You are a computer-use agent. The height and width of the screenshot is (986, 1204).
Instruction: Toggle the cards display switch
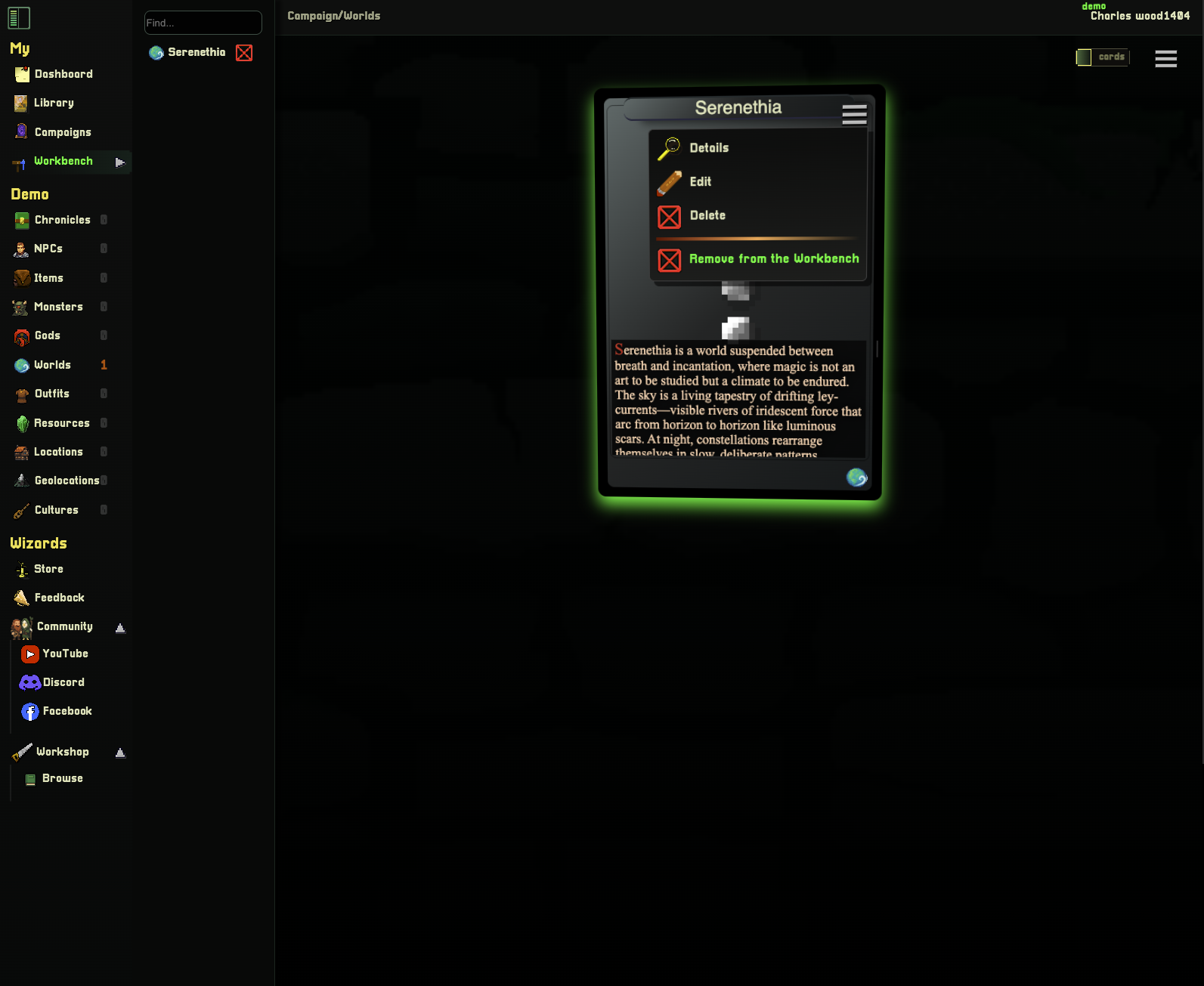[x=1102, y=57]
